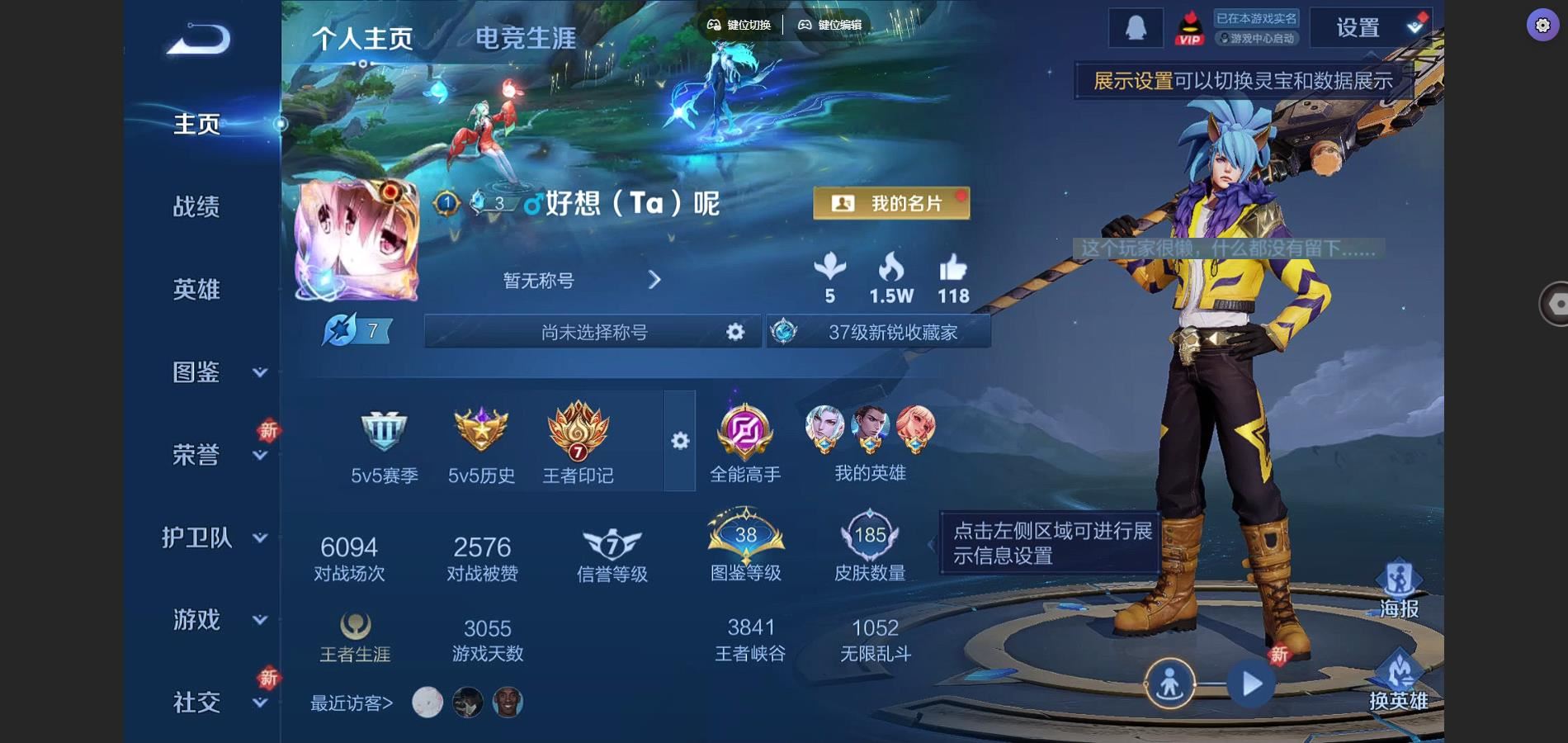The height and width of the screenshot is (743, 1568).
Task: Open the 设置 dropdown
Action: click(1370, 28)
